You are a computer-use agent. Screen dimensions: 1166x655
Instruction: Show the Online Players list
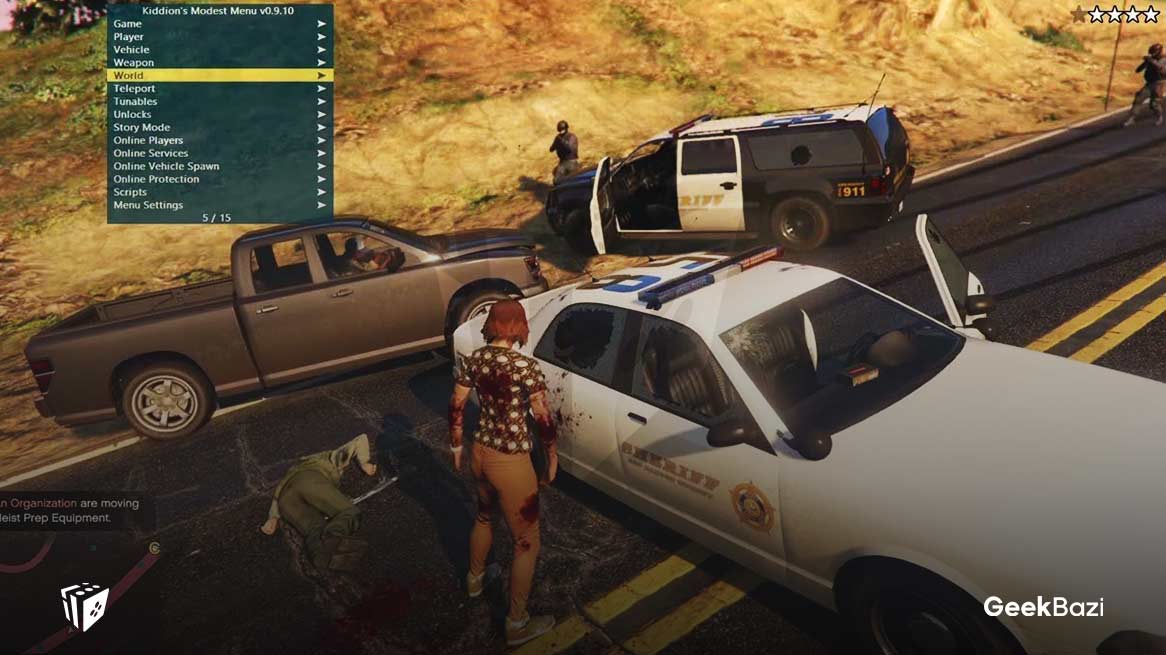[148, 140]
